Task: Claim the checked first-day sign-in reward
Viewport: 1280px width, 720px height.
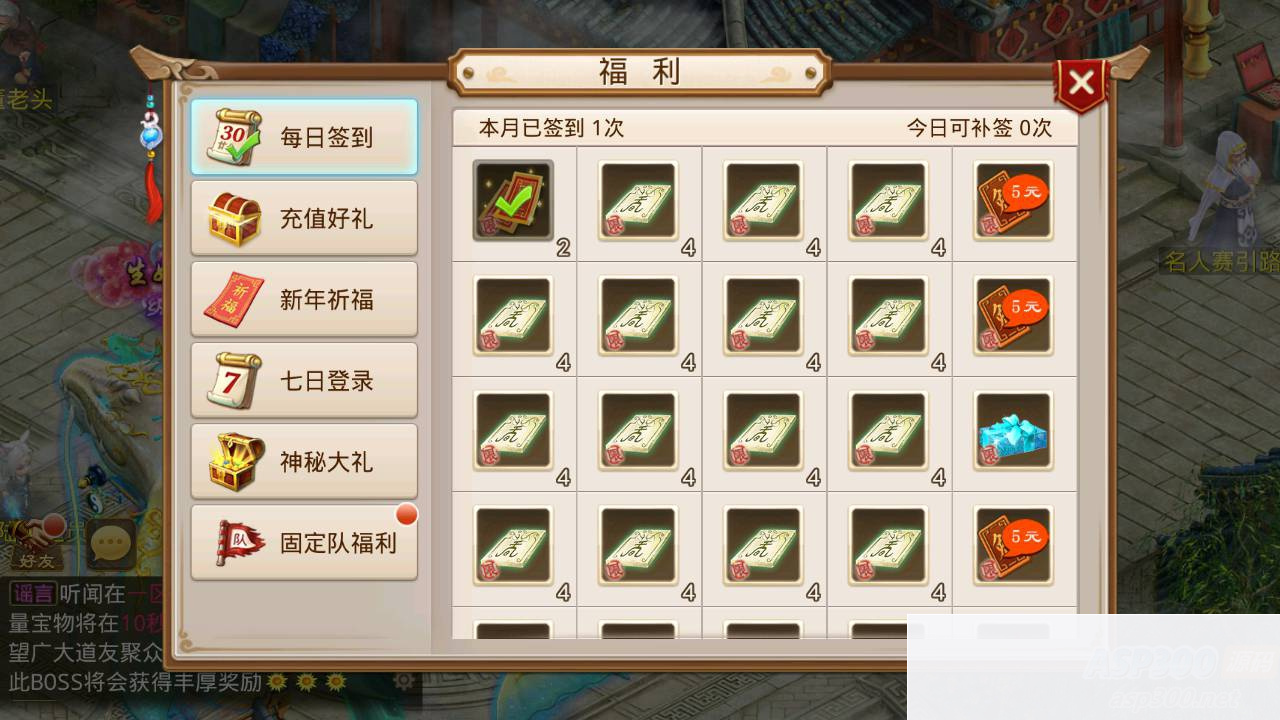Action: pyautogui.click(x=512, y=200)
